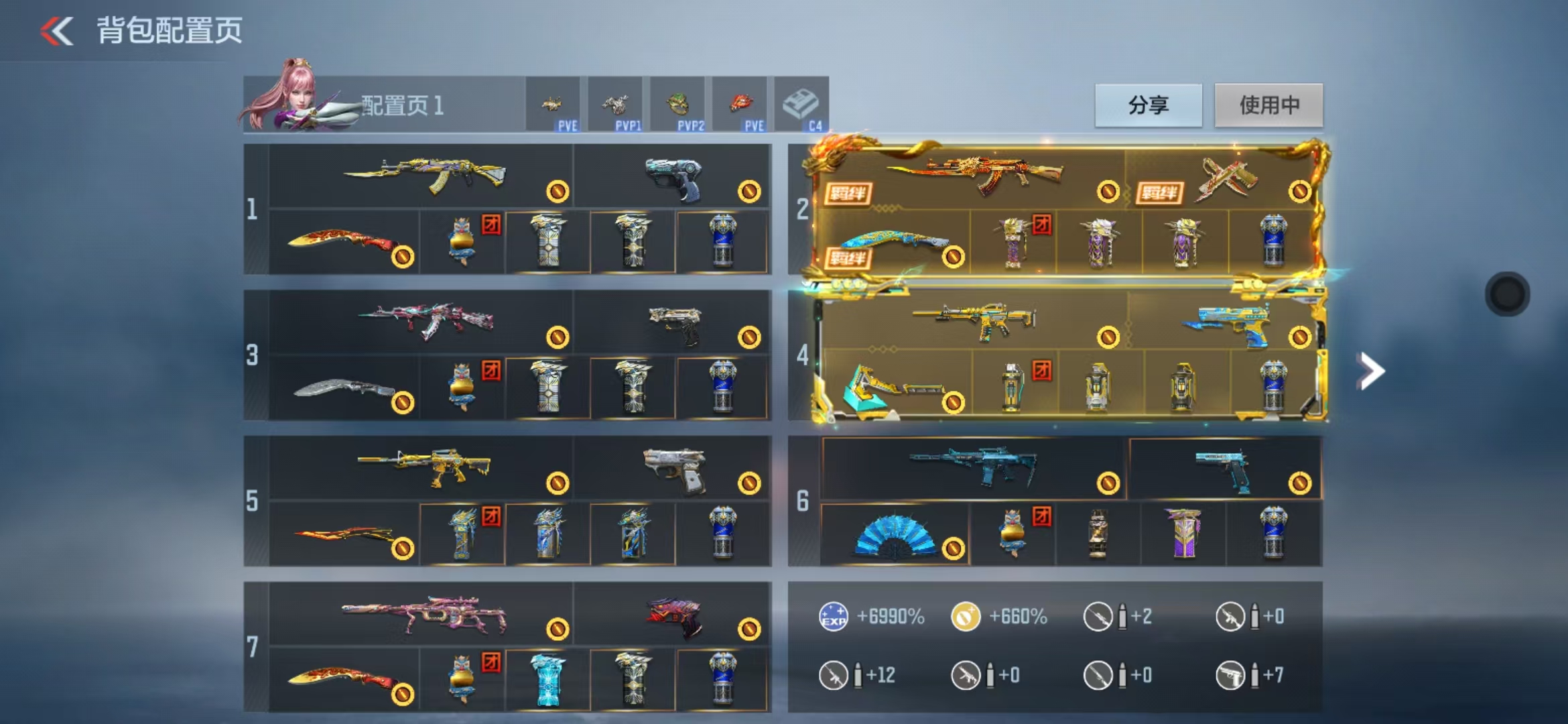This screenshot has height=724, width=1568.
Task: Go back using the double-arrow button
Action: pyautogui.click(x=57, y=31)
